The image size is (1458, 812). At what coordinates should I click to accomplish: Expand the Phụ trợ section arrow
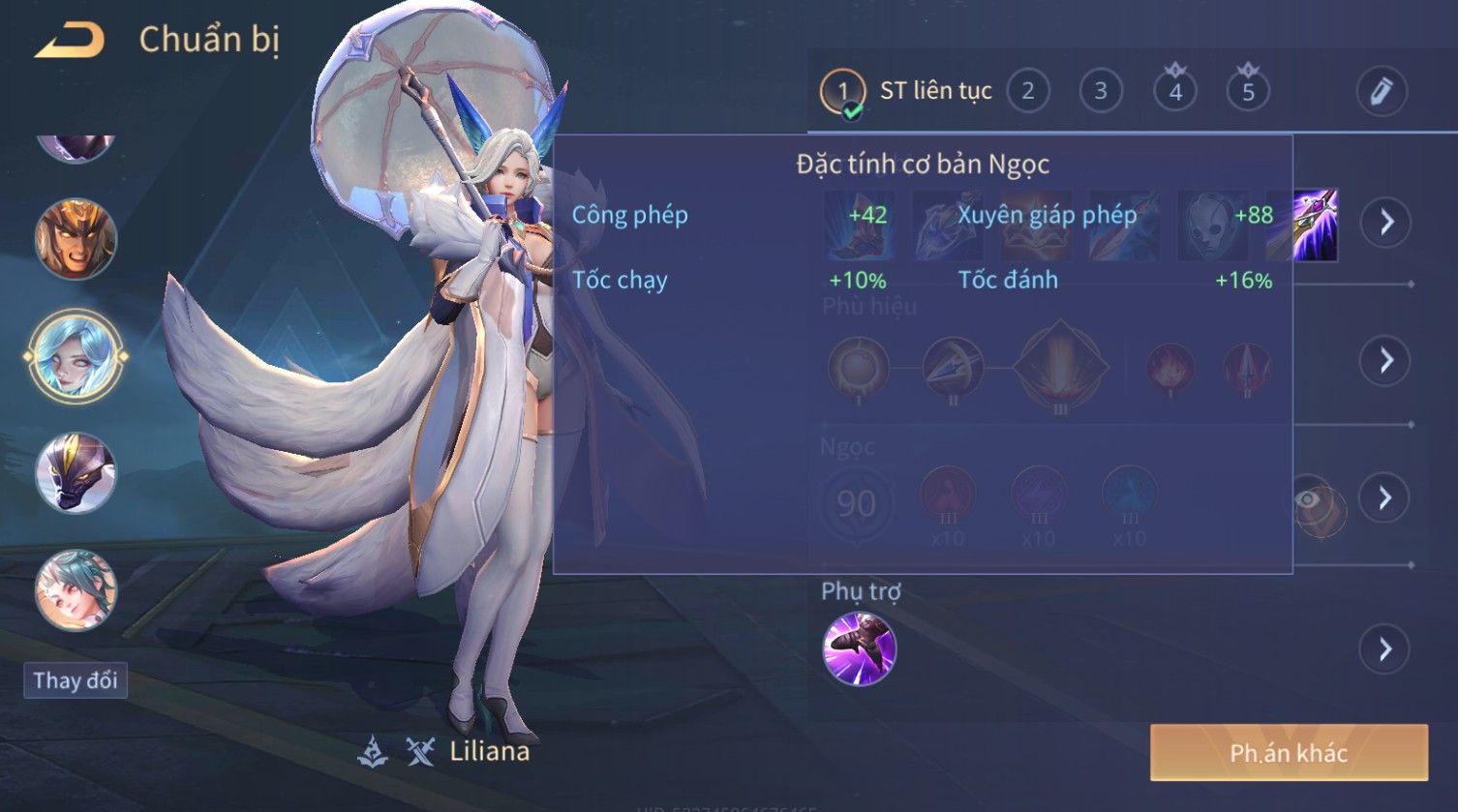coord(1384,648)
